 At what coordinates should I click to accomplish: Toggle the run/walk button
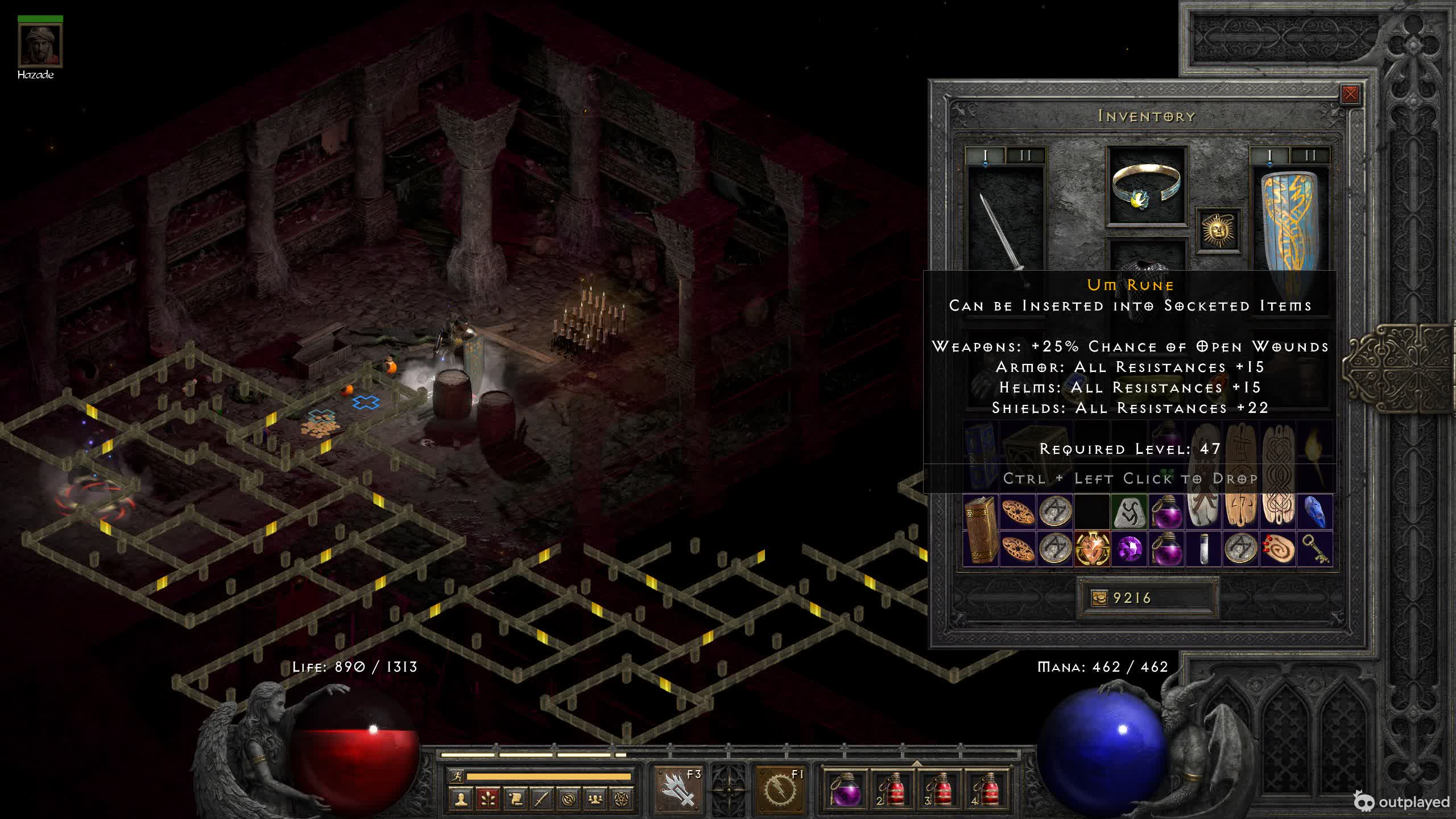pyautogui.click(x=457, y=776)
